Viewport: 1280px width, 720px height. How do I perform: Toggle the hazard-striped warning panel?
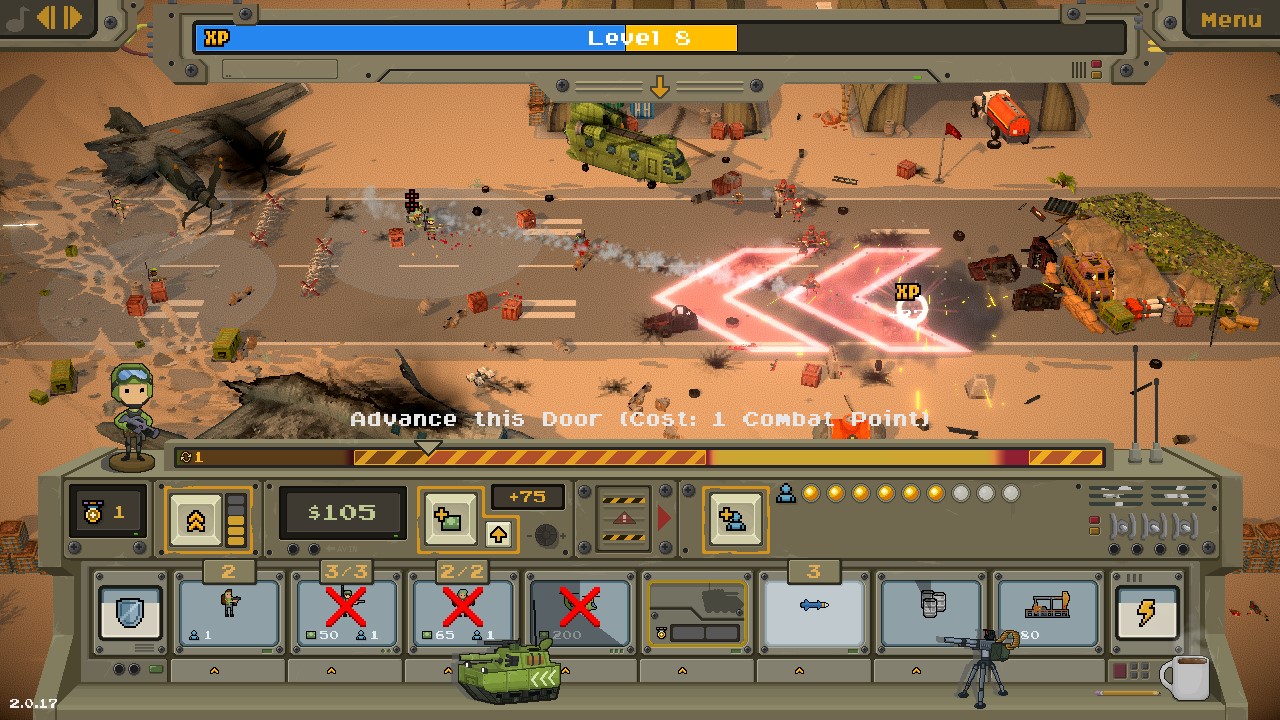coord(624,518)
